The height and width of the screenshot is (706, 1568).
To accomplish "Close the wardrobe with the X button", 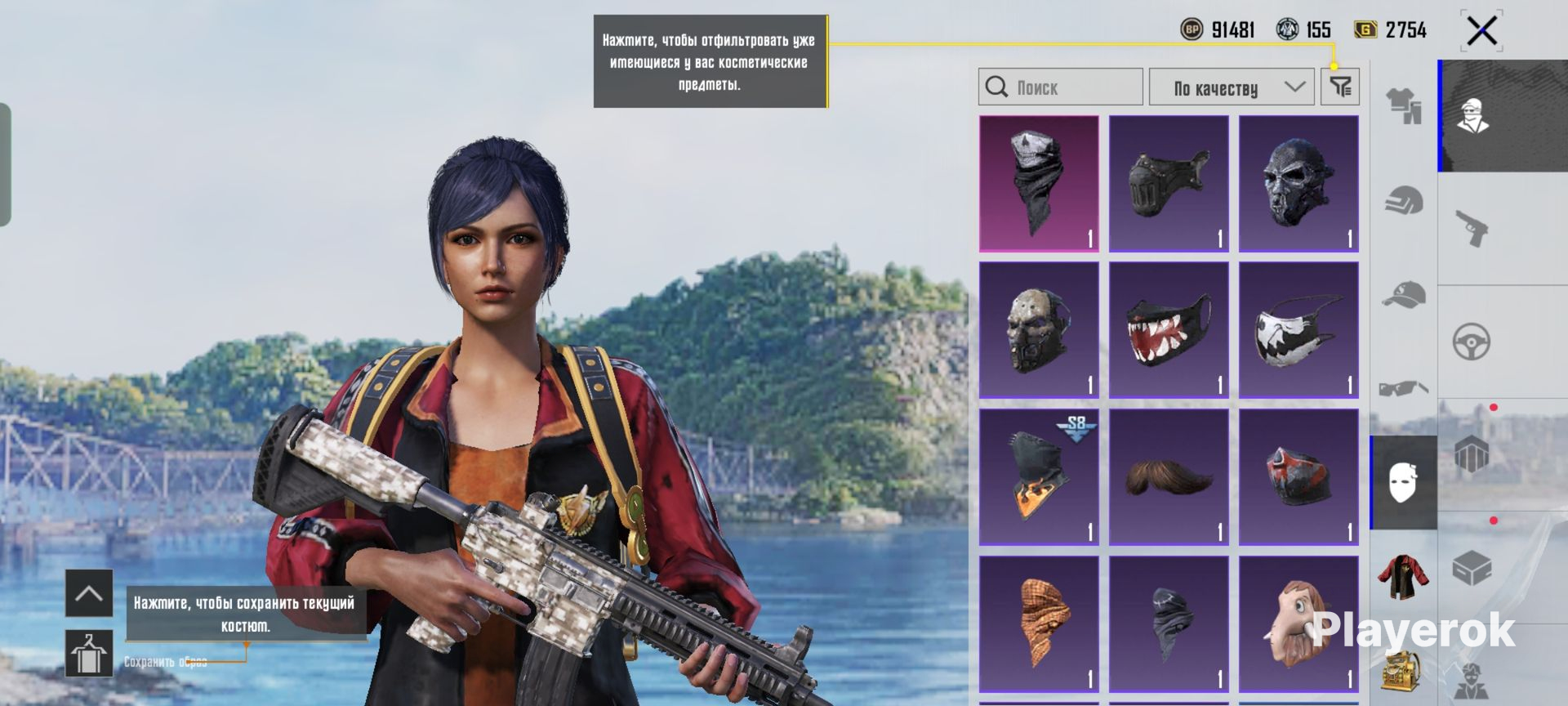I will pyautogui.click(x=1481, y=32).
